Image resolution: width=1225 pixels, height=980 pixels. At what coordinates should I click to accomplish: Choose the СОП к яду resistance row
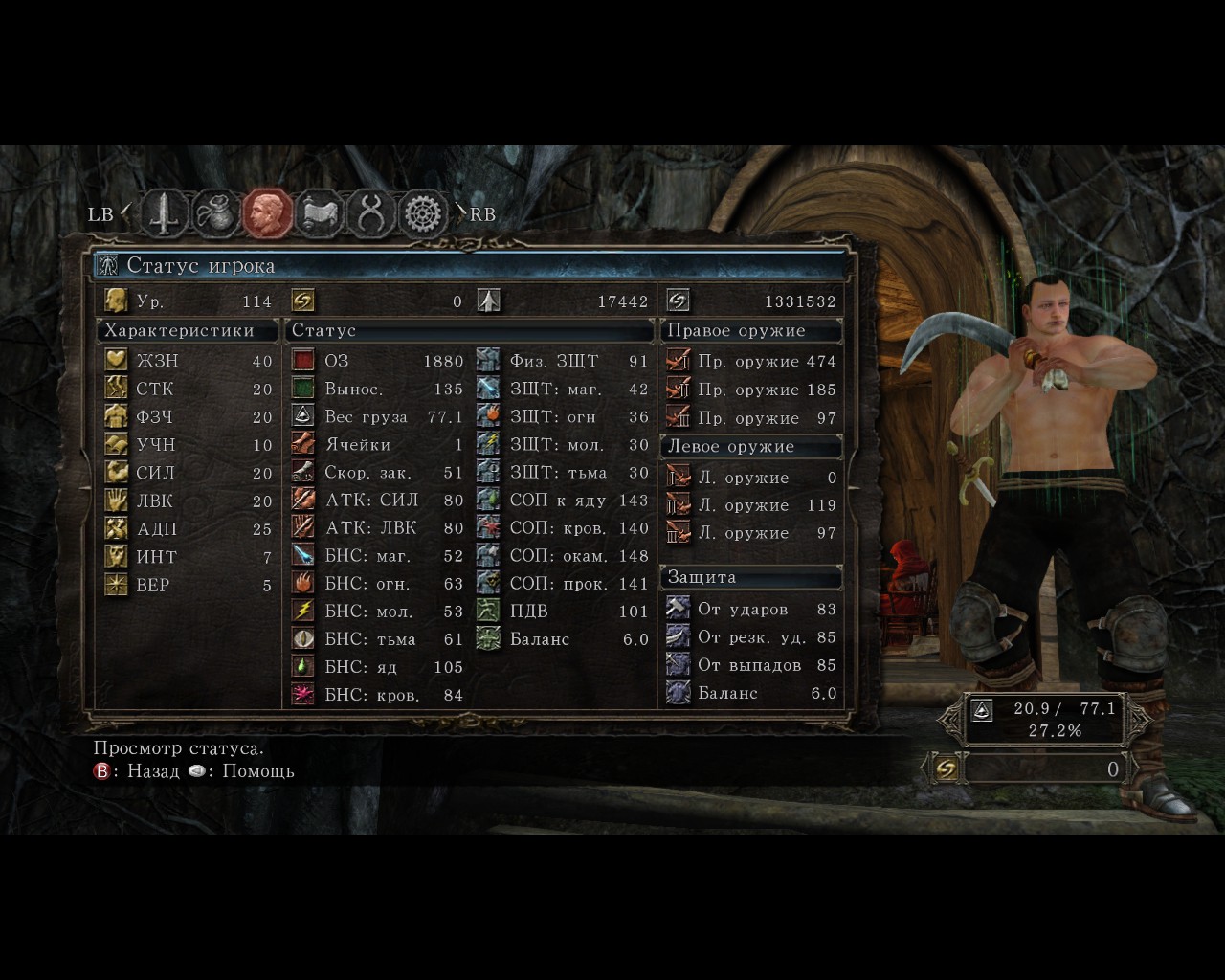coord(564,500)
